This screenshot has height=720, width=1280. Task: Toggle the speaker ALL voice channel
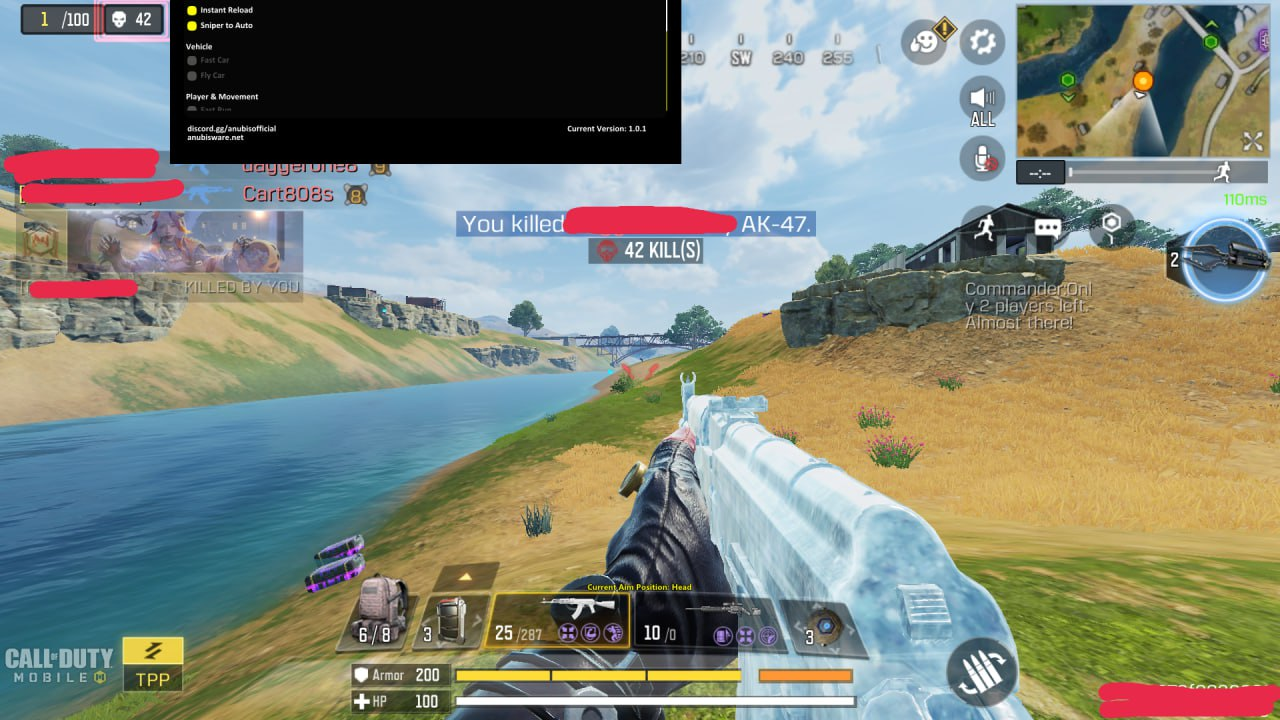[x=983, y=102]
